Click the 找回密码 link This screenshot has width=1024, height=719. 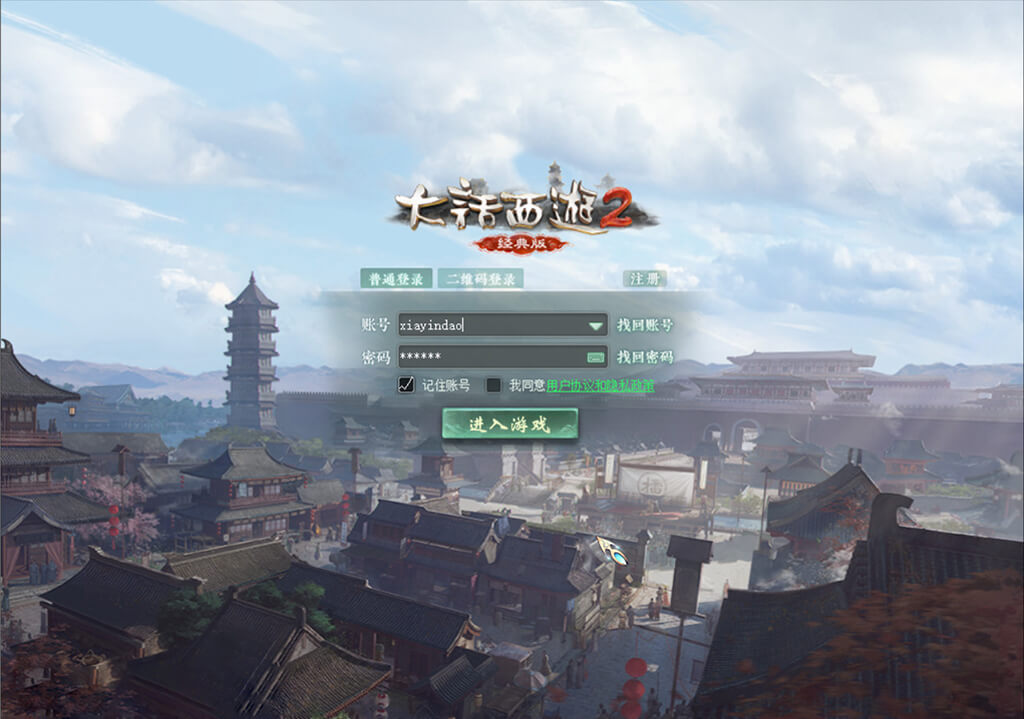click(644, 357)
